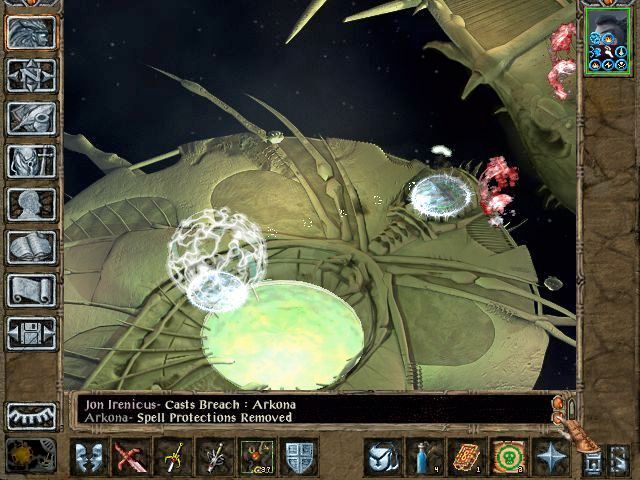Open the character record sheet
Viewport: 640px width, 480px height.
(x=31, y=204)
